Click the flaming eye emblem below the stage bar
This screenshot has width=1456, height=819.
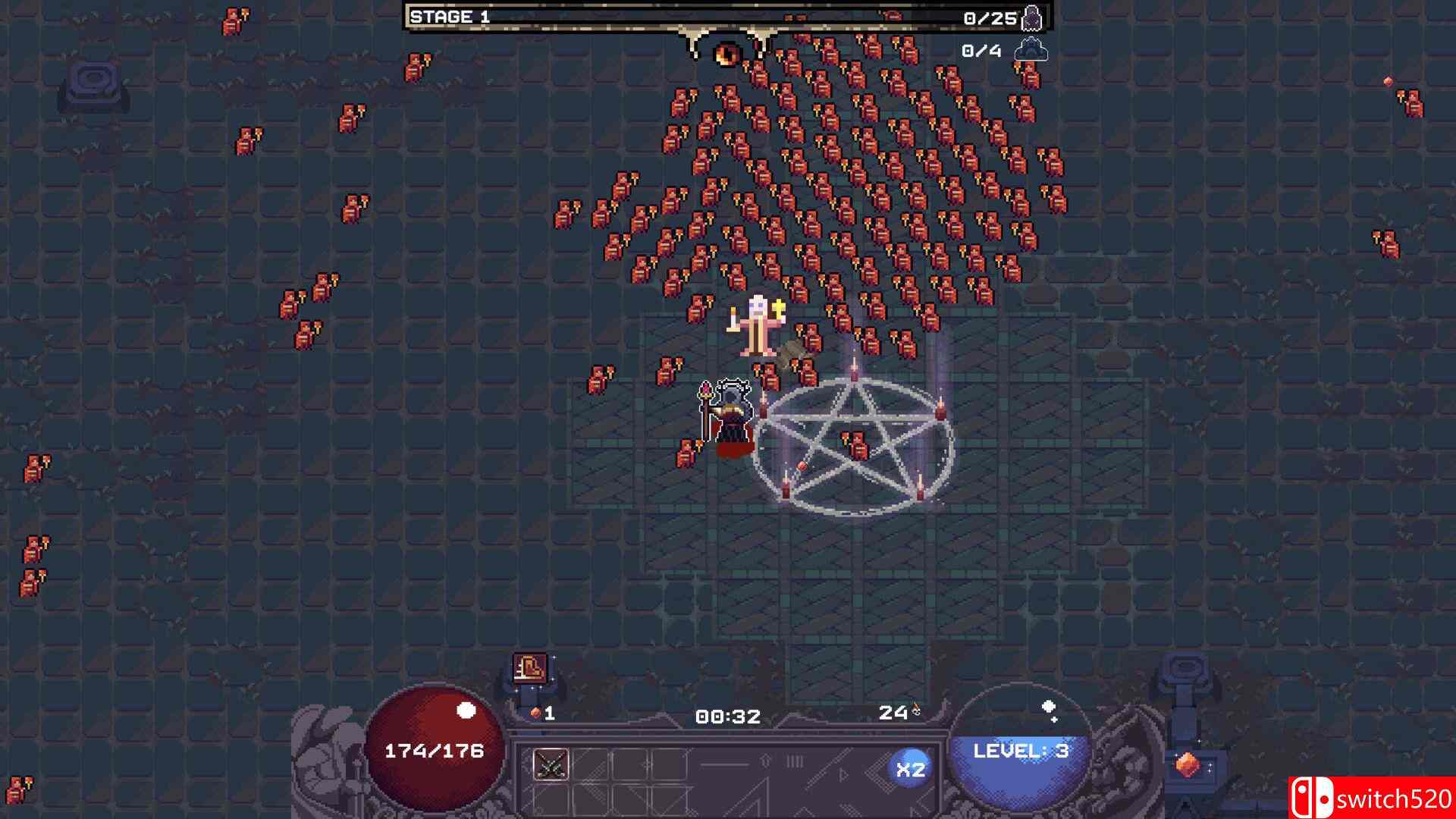[x=726, y=53]
